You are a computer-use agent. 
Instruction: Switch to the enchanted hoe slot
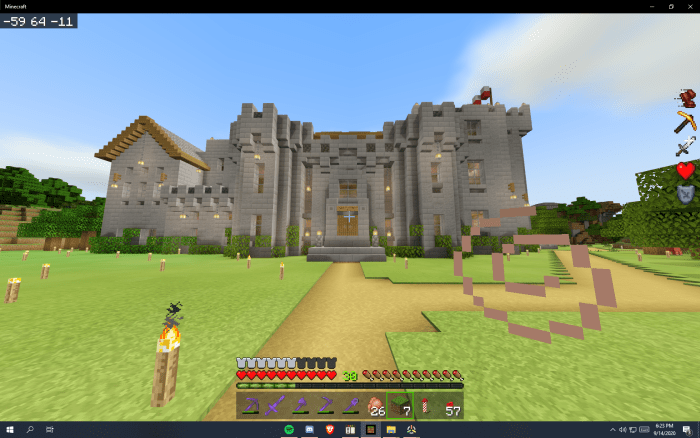pos(326,405)
